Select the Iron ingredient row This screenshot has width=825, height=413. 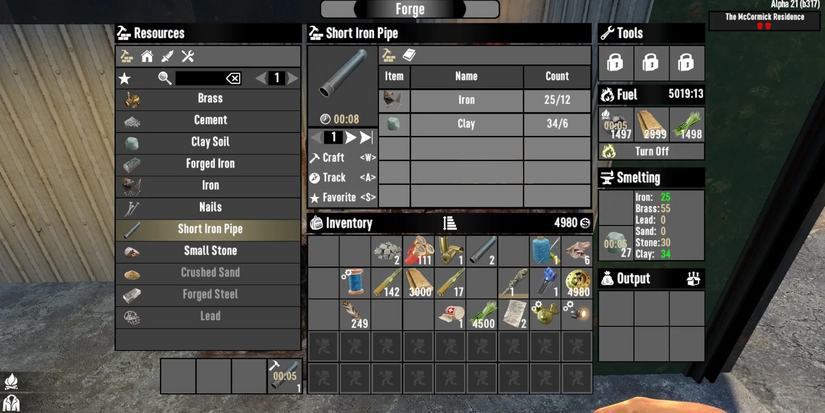click(x=466, y=100)
